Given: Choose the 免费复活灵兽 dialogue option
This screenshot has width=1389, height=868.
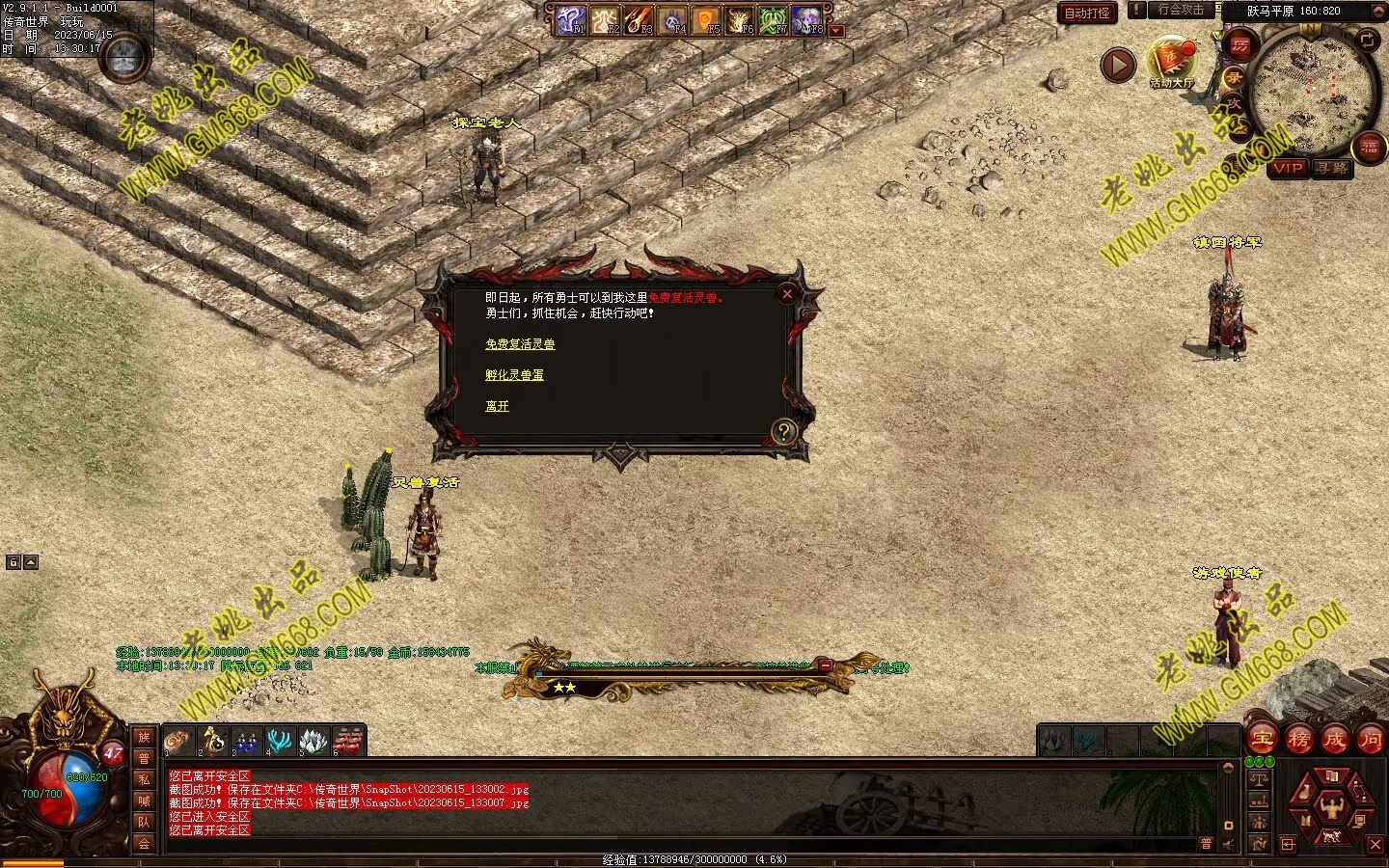Looking at the screenshot, I should (x=520, y=344).
